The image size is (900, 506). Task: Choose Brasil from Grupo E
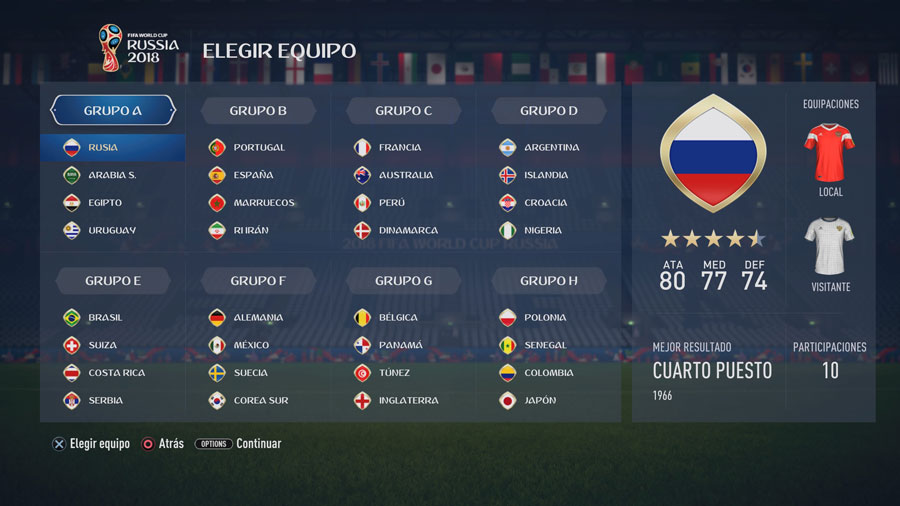105,318
